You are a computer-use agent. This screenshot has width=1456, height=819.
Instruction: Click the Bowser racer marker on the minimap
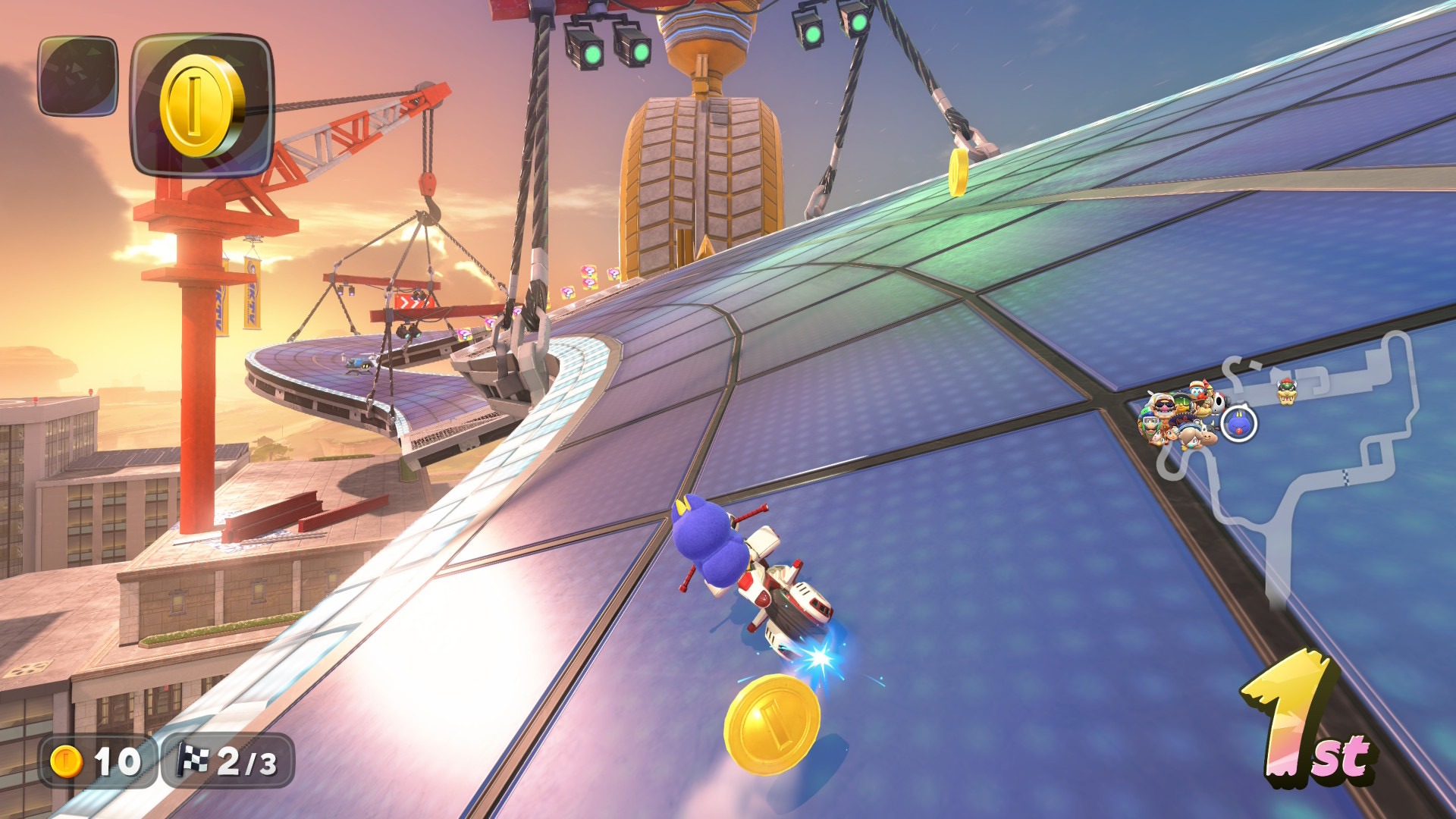tap(1287, 391)
